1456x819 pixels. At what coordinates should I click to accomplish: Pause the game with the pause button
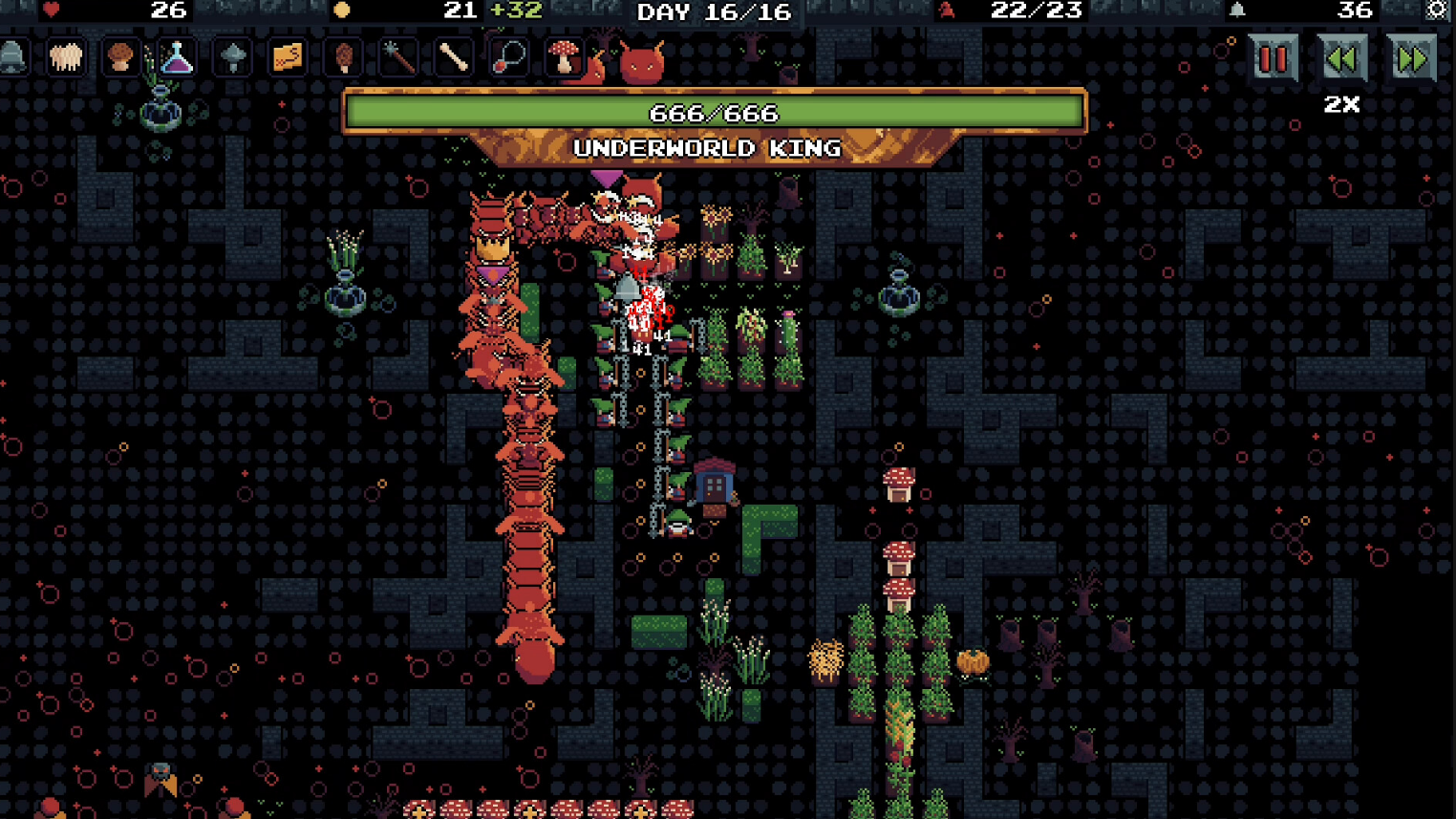(1271, 59)
